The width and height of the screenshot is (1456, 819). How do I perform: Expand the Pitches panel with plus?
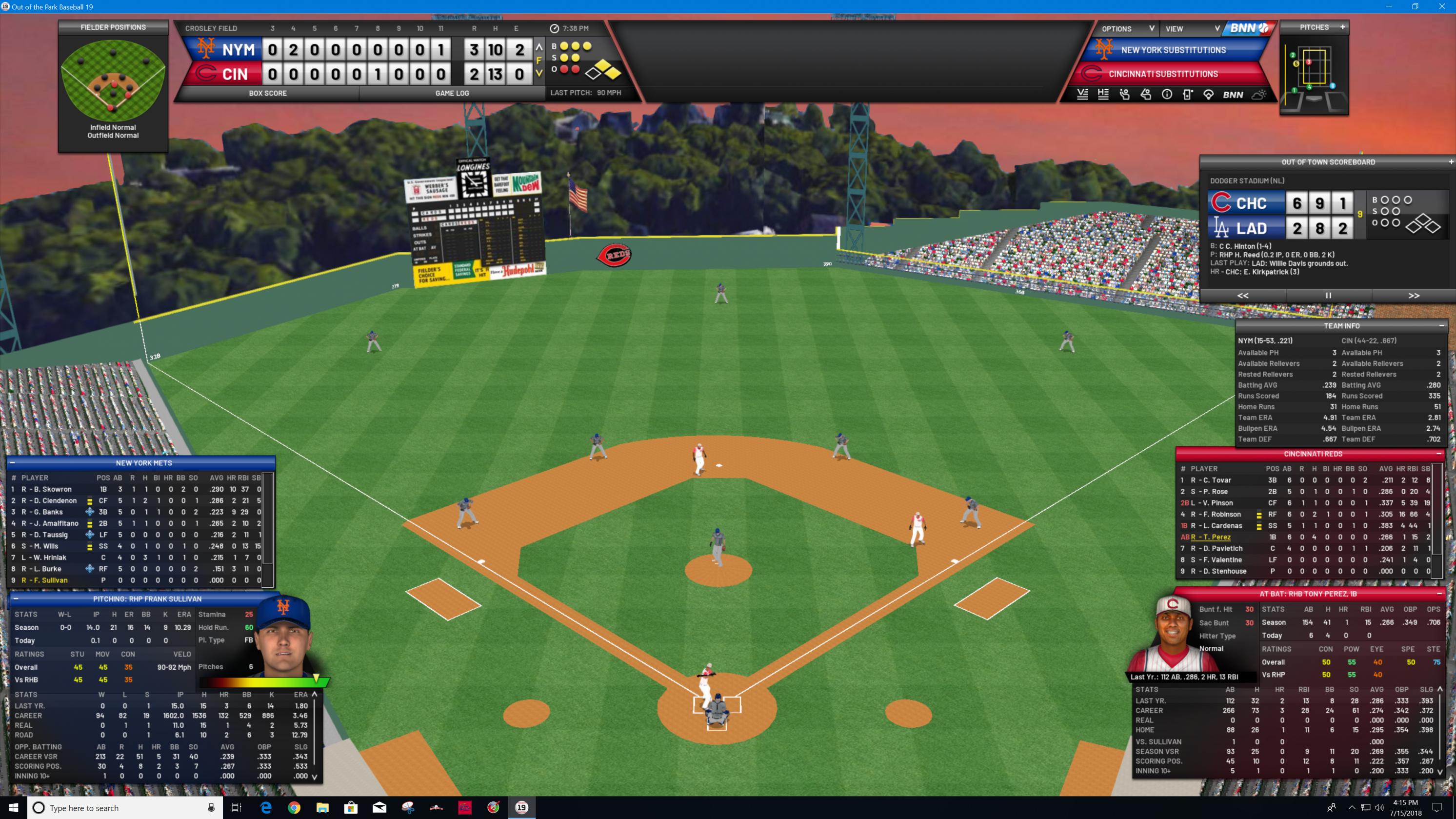tap(1342, 27)
